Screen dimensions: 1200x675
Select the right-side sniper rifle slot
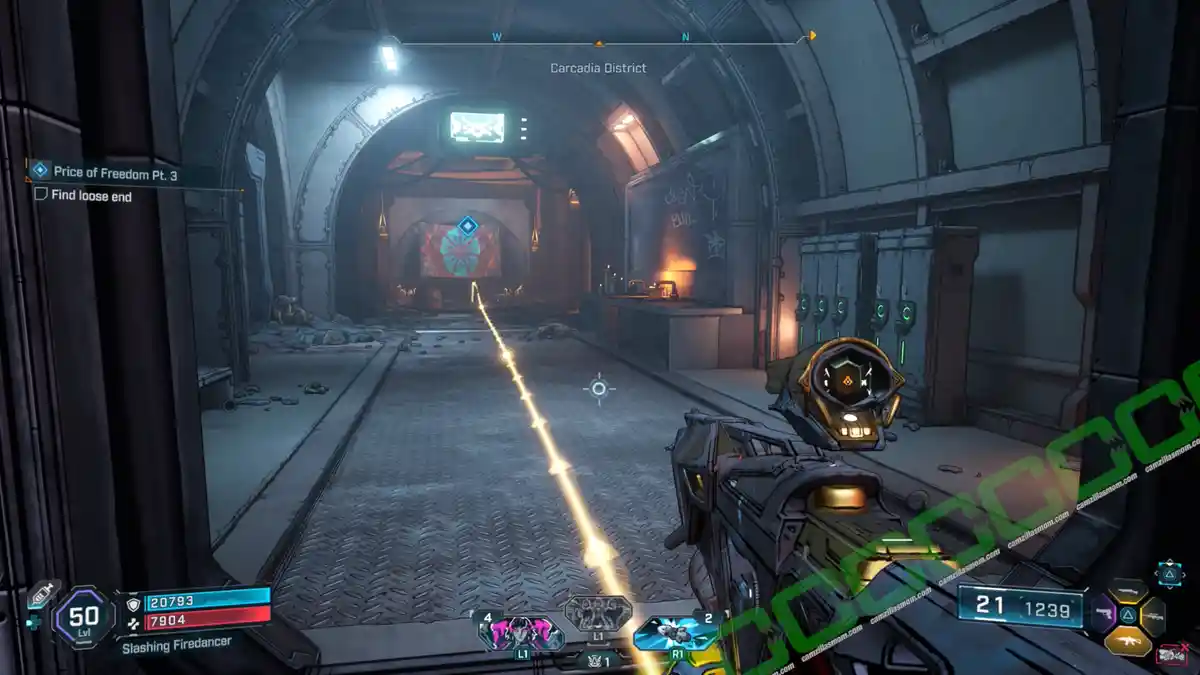click(1153, 616)
